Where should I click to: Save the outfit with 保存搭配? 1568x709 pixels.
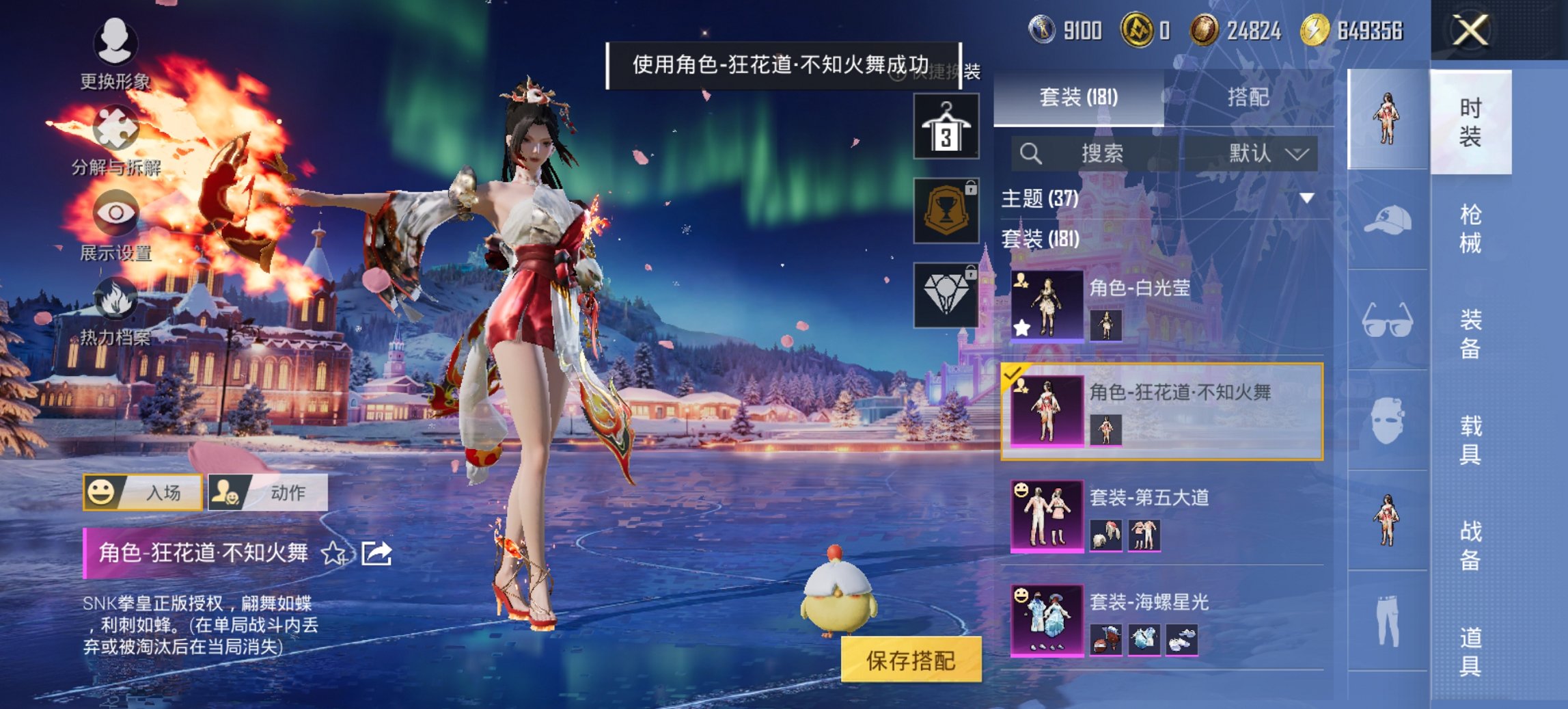(911, 660)
